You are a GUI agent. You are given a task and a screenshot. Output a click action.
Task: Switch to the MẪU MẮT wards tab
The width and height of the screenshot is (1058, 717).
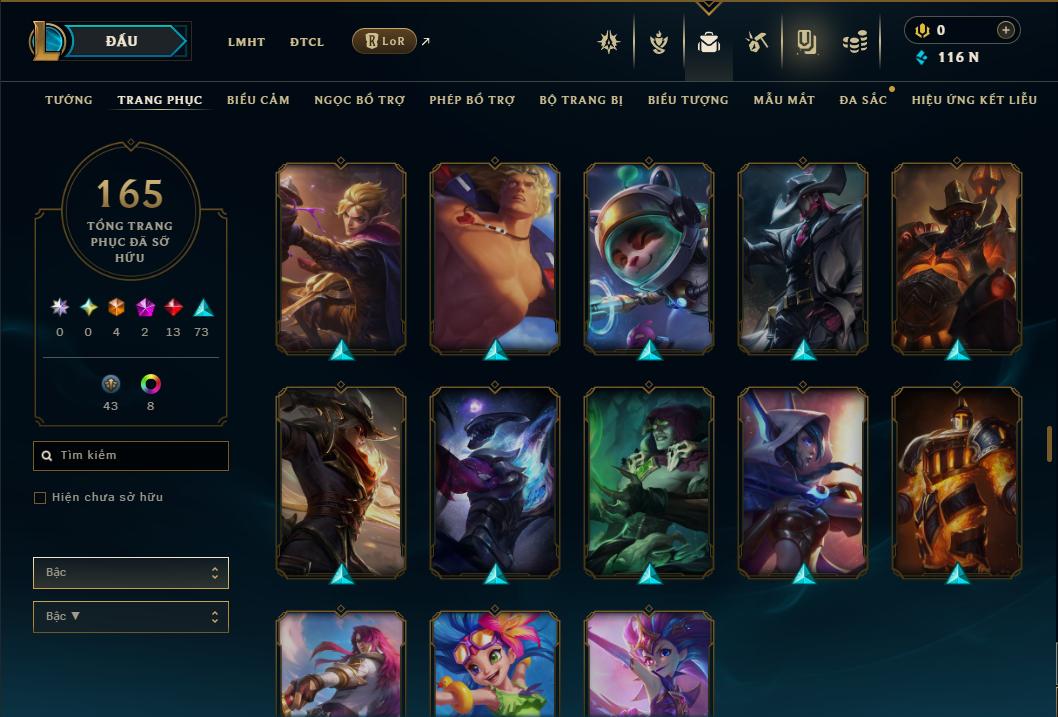pyautogui.click(x=784, y=100)
